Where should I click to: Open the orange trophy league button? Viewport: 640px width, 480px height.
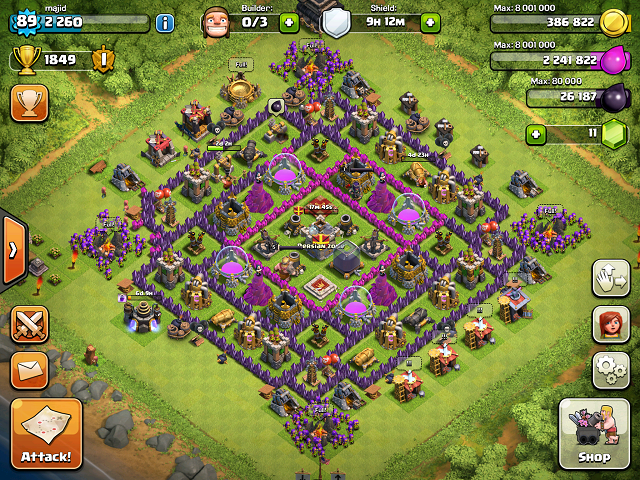tap(30, 102)
